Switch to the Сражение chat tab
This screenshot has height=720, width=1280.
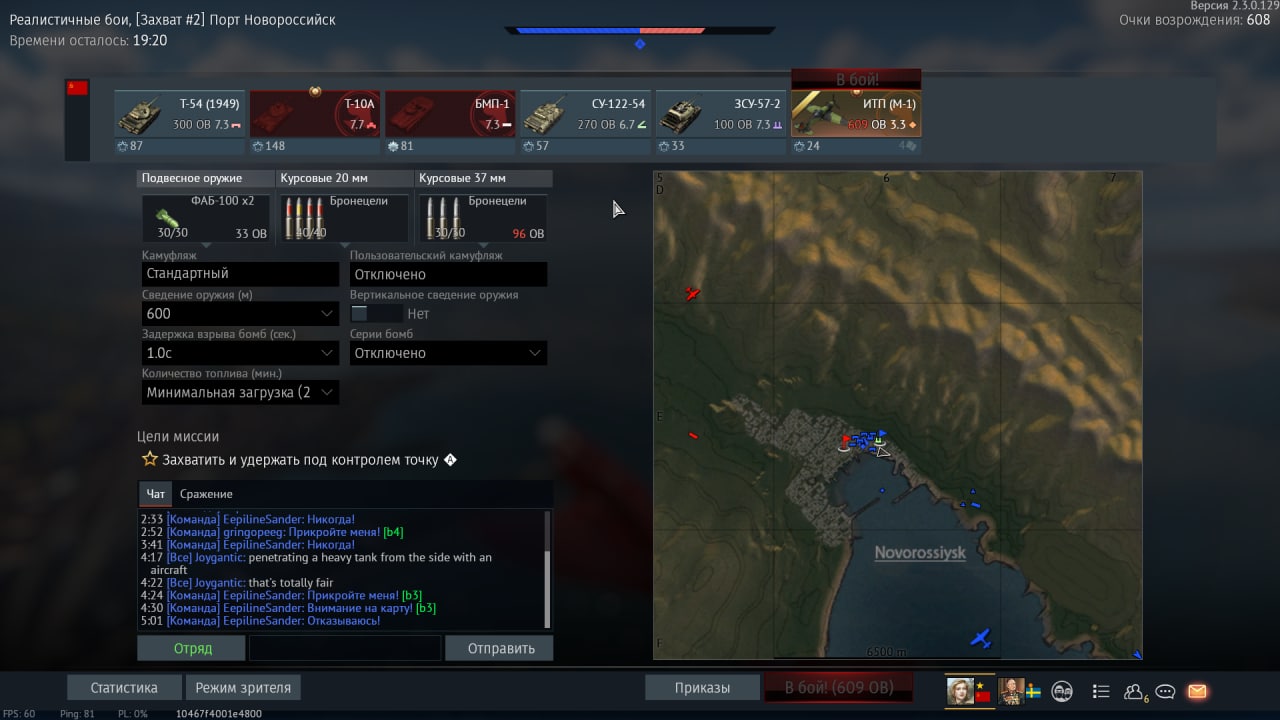click(x=206, y=494)
